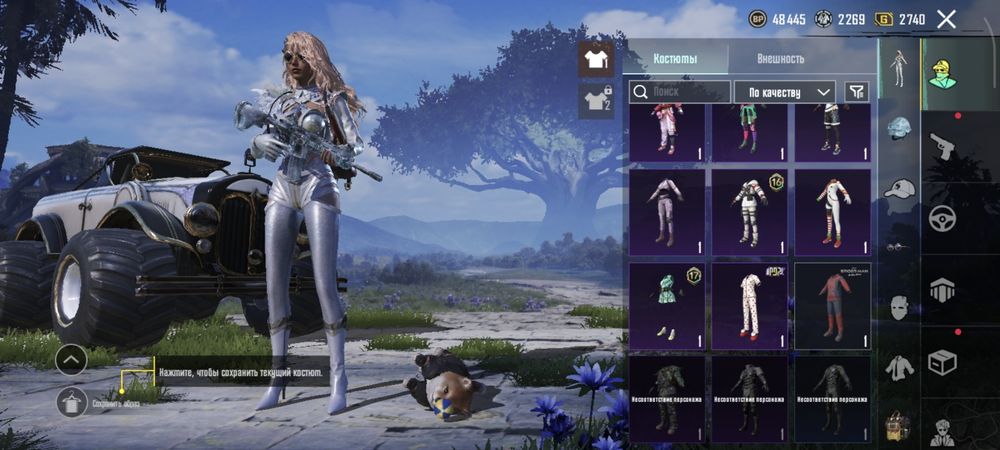The width and height of the screenshot is (1000, 450).
Task: Click the Поиск search field
Action: (x=680, y=92)
